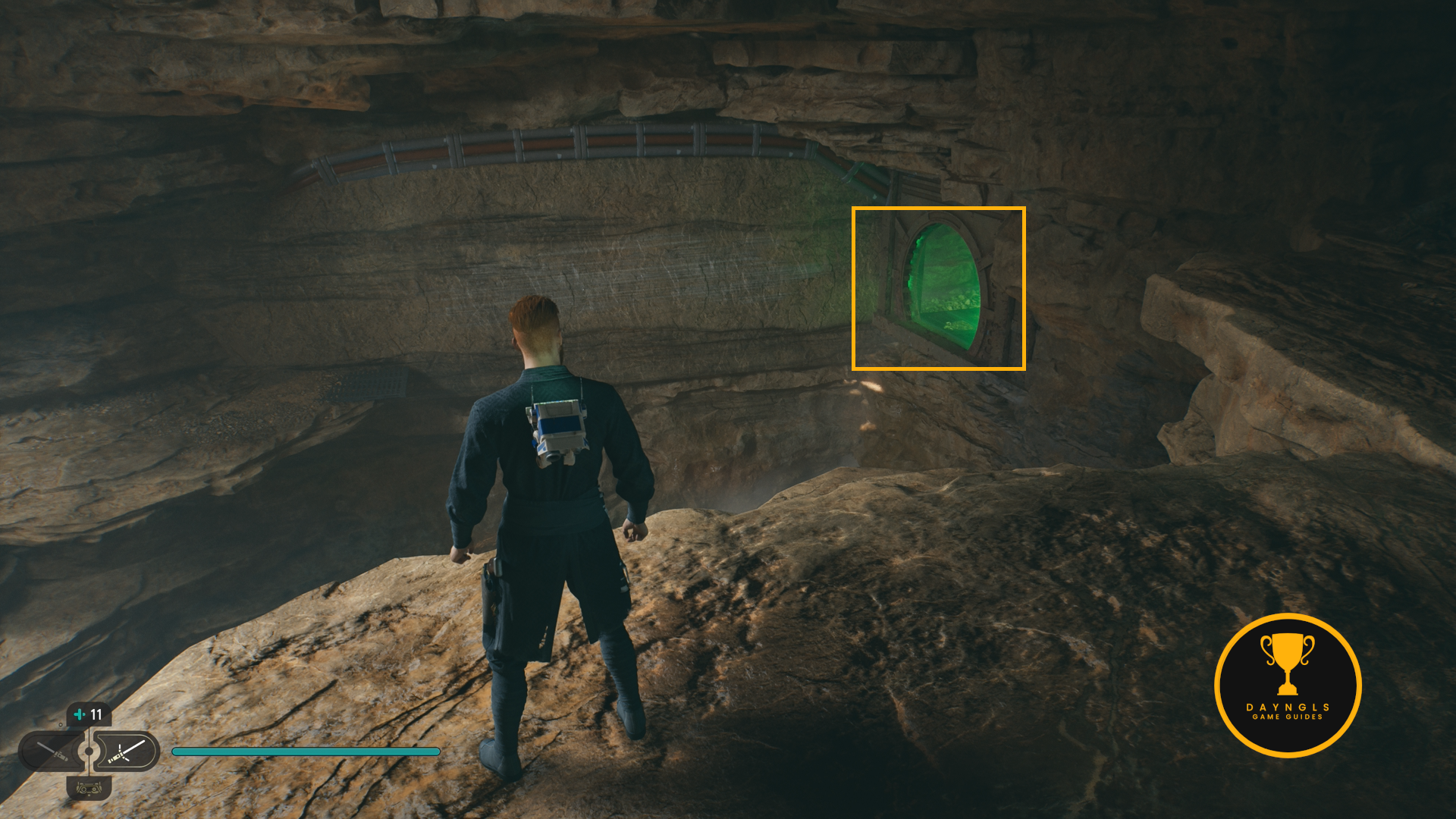This screenshot has height=819, width=1456.
Task: Select the dimmed single lightsaber stance
Action: point(52,752)
